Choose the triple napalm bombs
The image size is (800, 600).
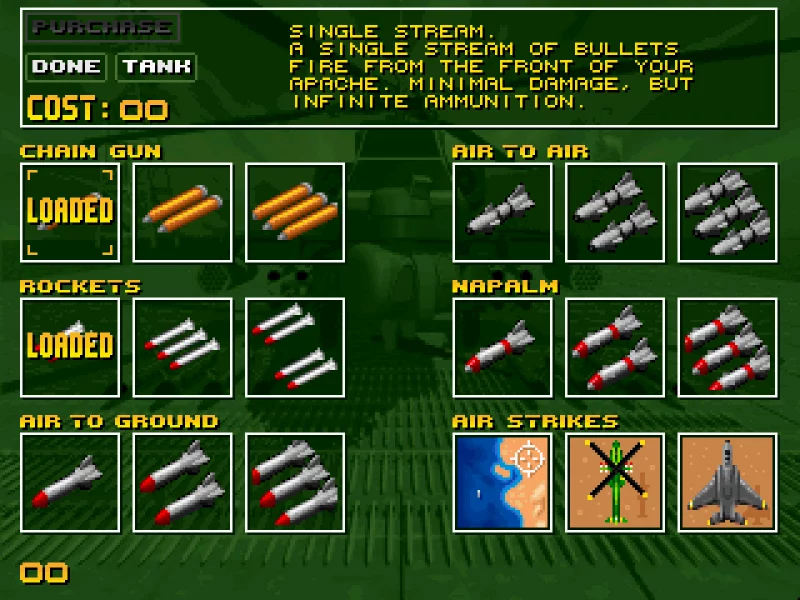tap(727, 346)
